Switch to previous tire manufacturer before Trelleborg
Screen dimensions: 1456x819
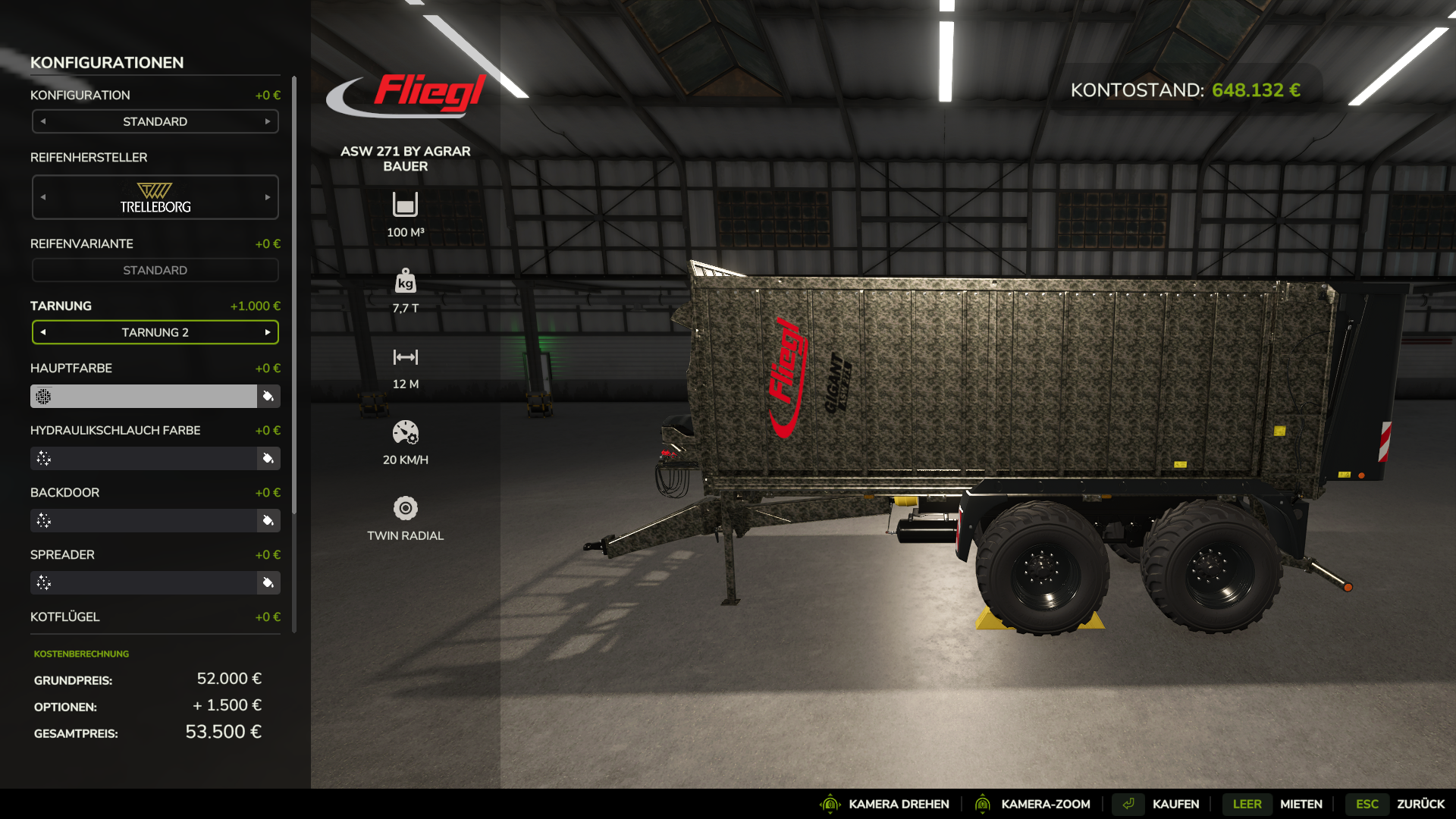[x=43, y=197]
